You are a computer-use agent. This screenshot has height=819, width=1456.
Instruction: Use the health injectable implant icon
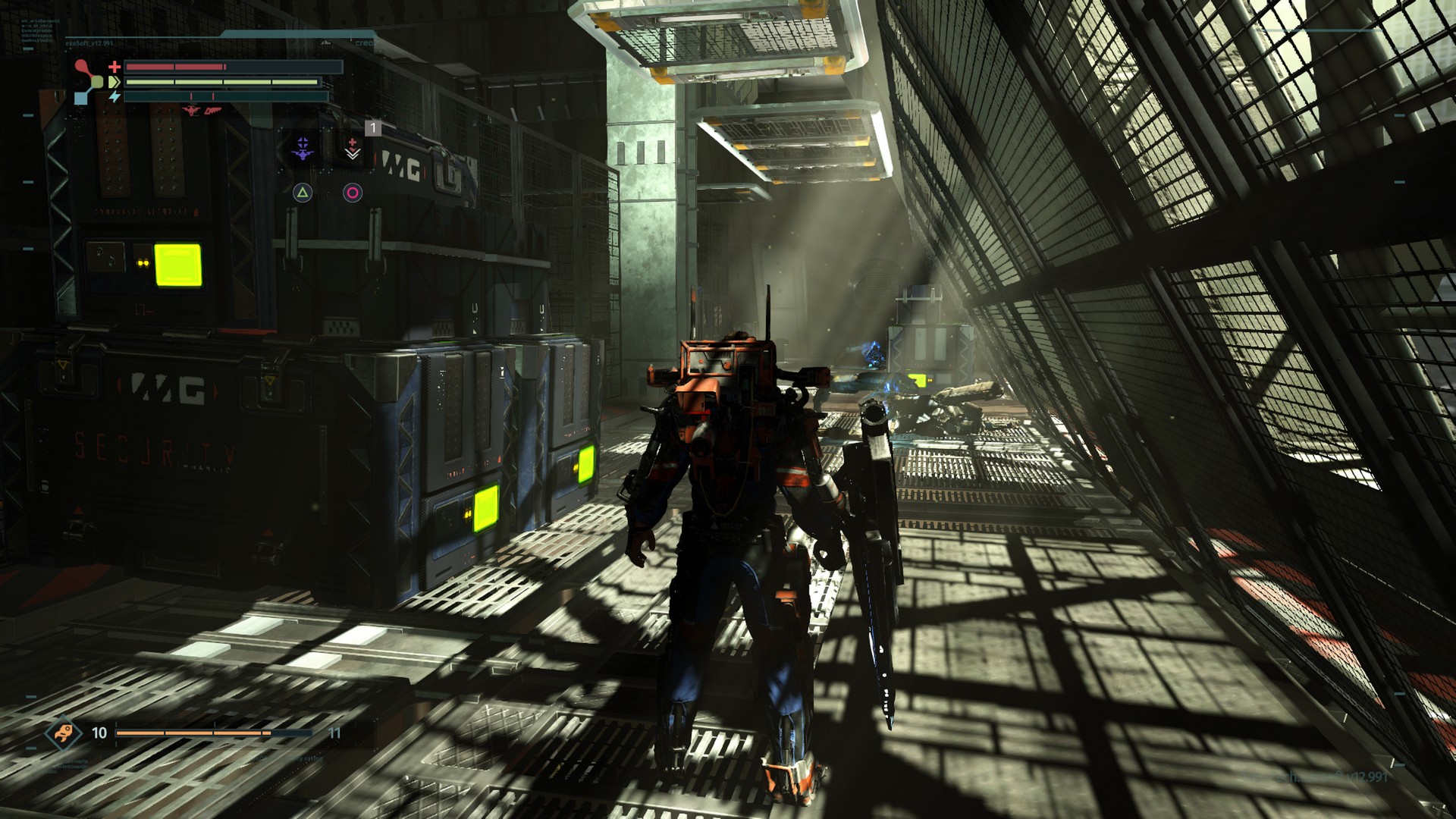353,148
